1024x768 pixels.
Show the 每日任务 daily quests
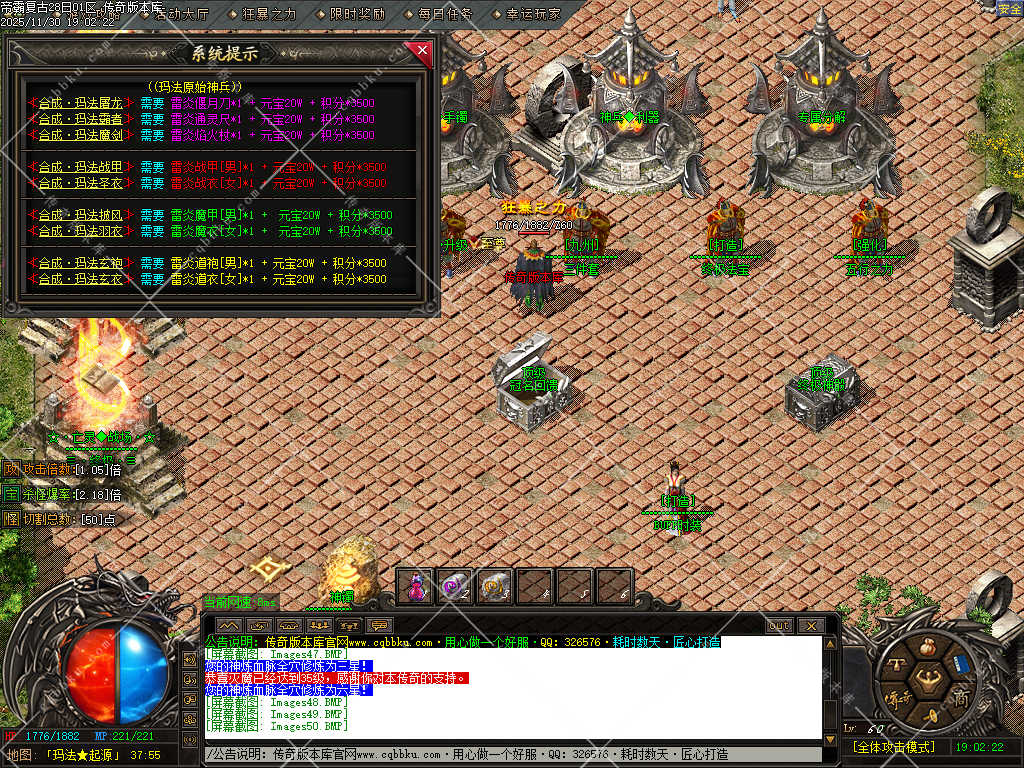(445, 15)
